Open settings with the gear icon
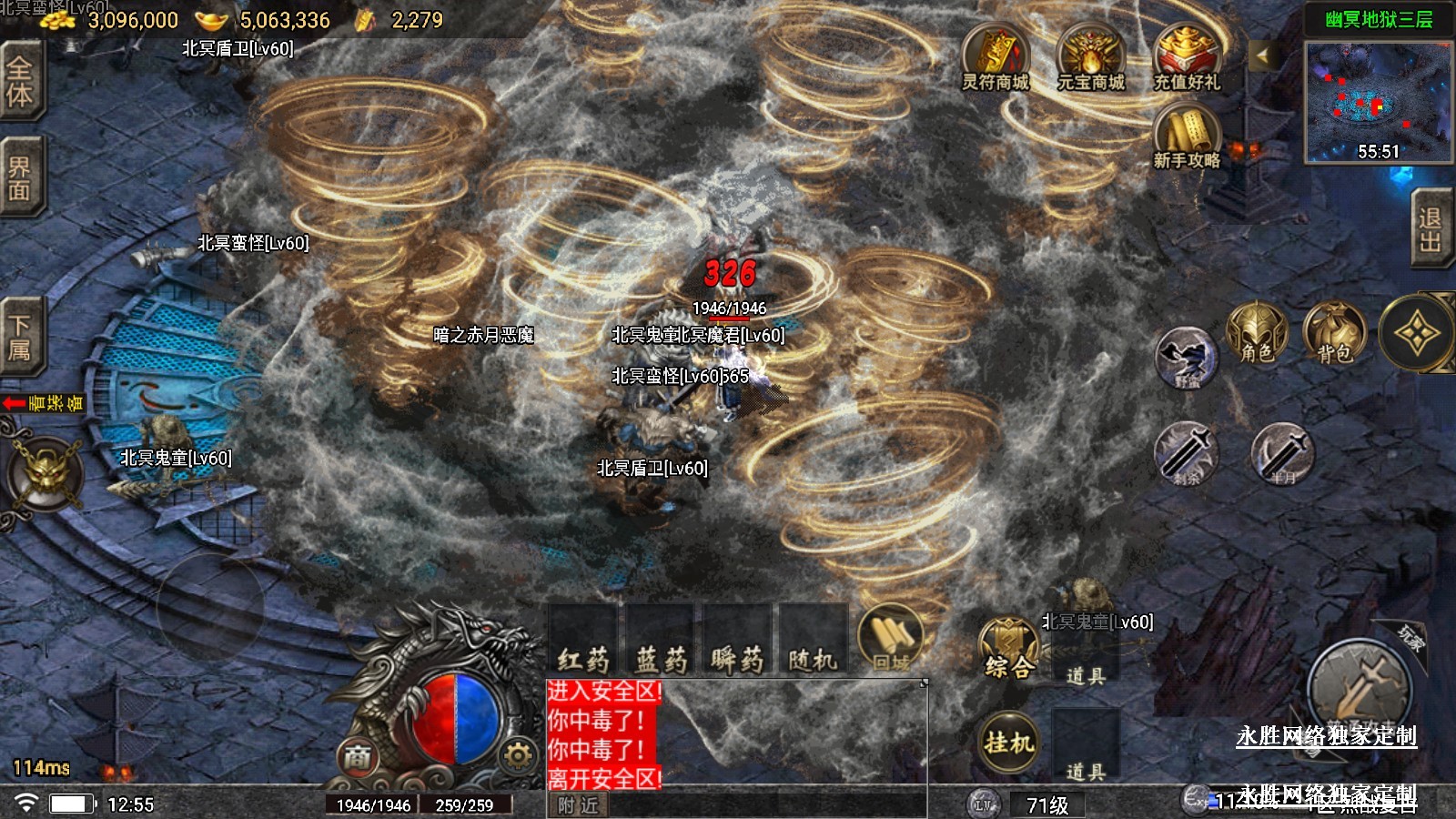This screenshot has width=1456, height=819. coord(517,755)
